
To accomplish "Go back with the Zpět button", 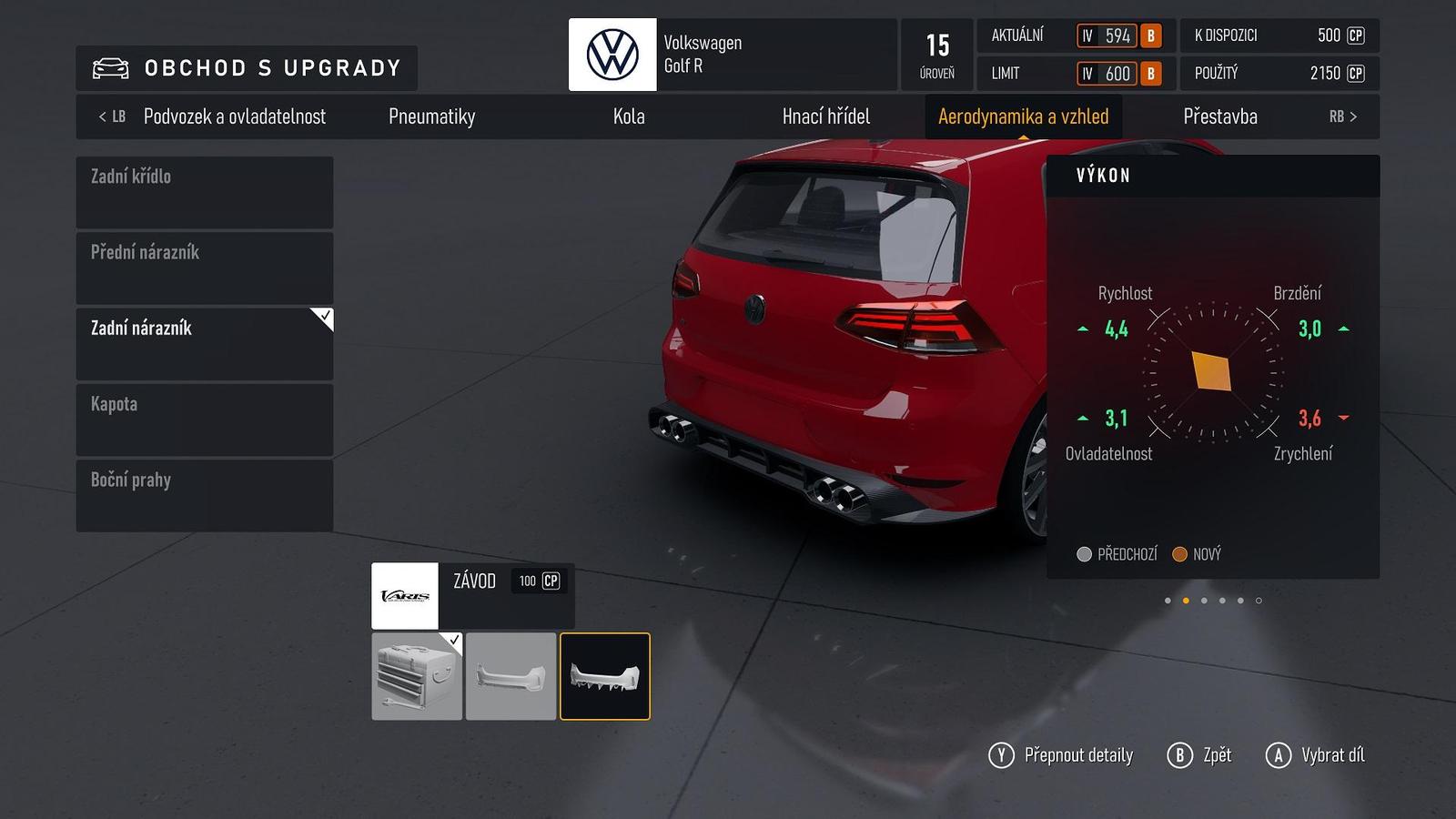I will click(x=1199, y=755).
